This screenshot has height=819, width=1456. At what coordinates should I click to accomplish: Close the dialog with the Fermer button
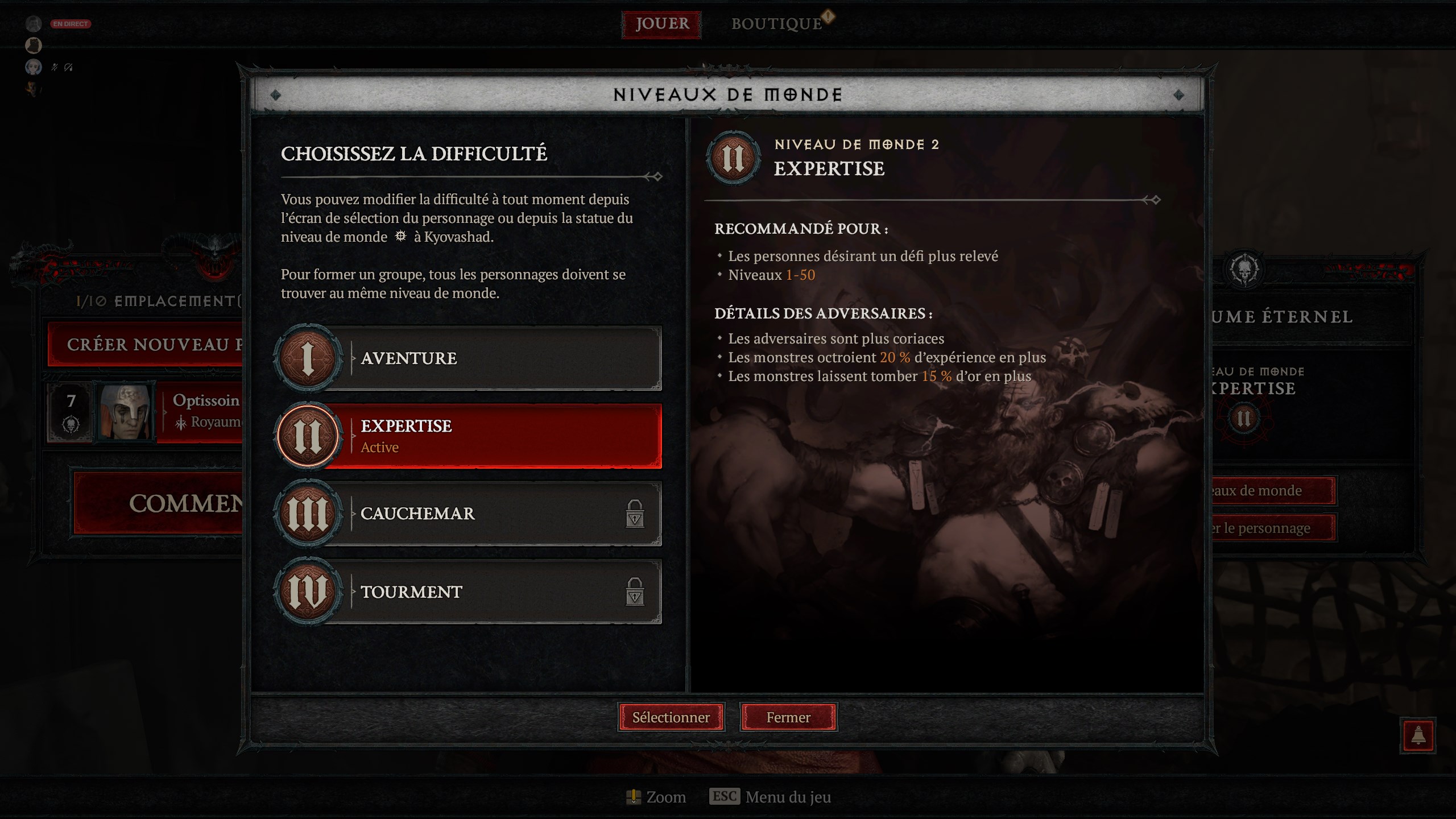(789, 717)
